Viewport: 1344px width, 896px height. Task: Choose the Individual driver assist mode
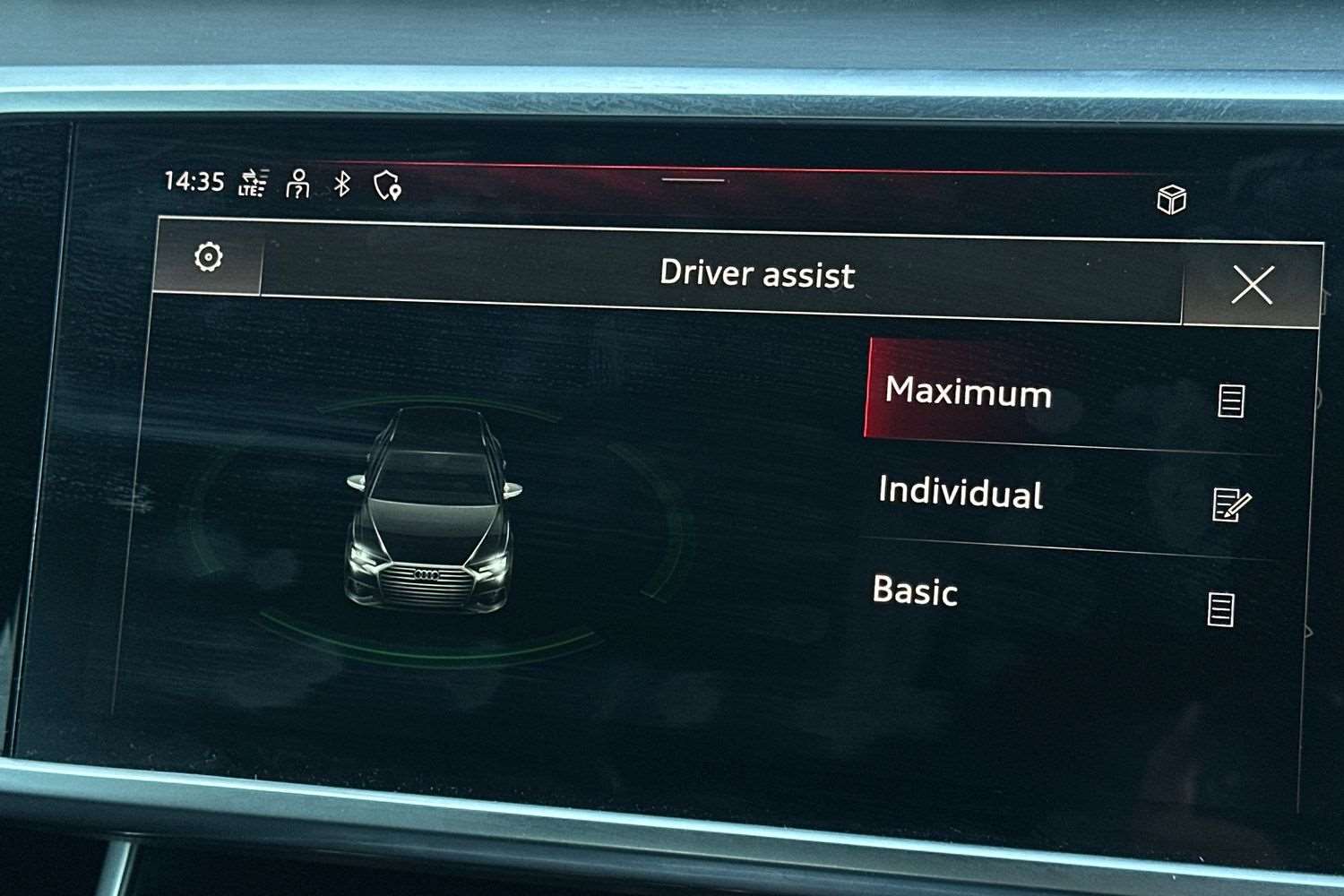click(963, 492)
